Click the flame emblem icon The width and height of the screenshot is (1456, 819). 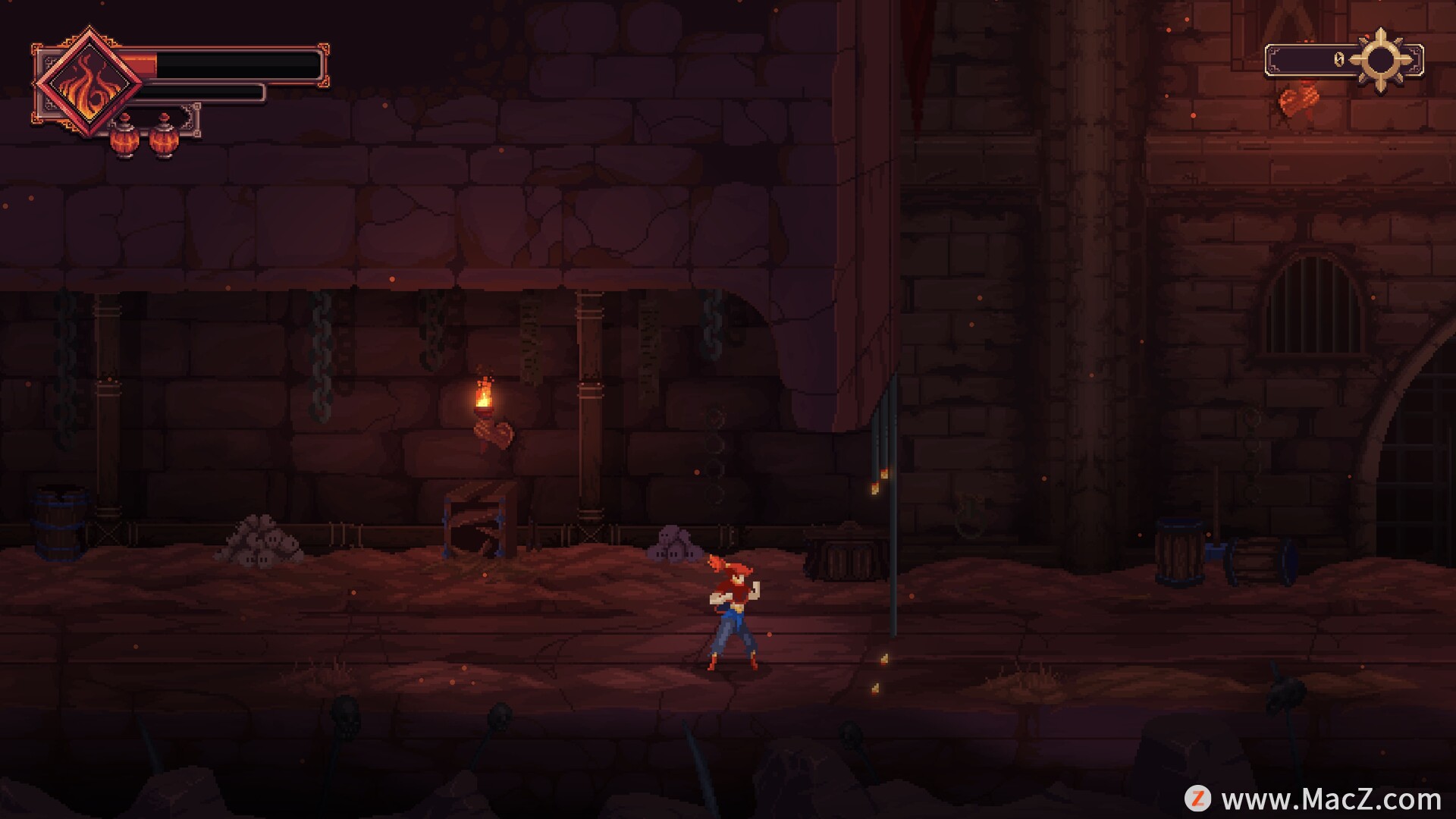[x=89, y=82]
